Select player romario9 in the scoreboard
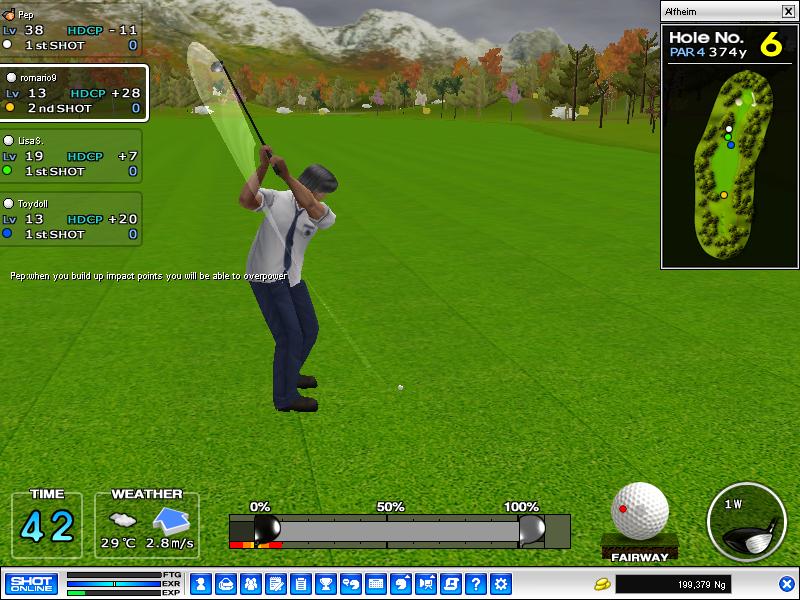The width and height of the screenshot is (800, 600). tap(74, 93)
